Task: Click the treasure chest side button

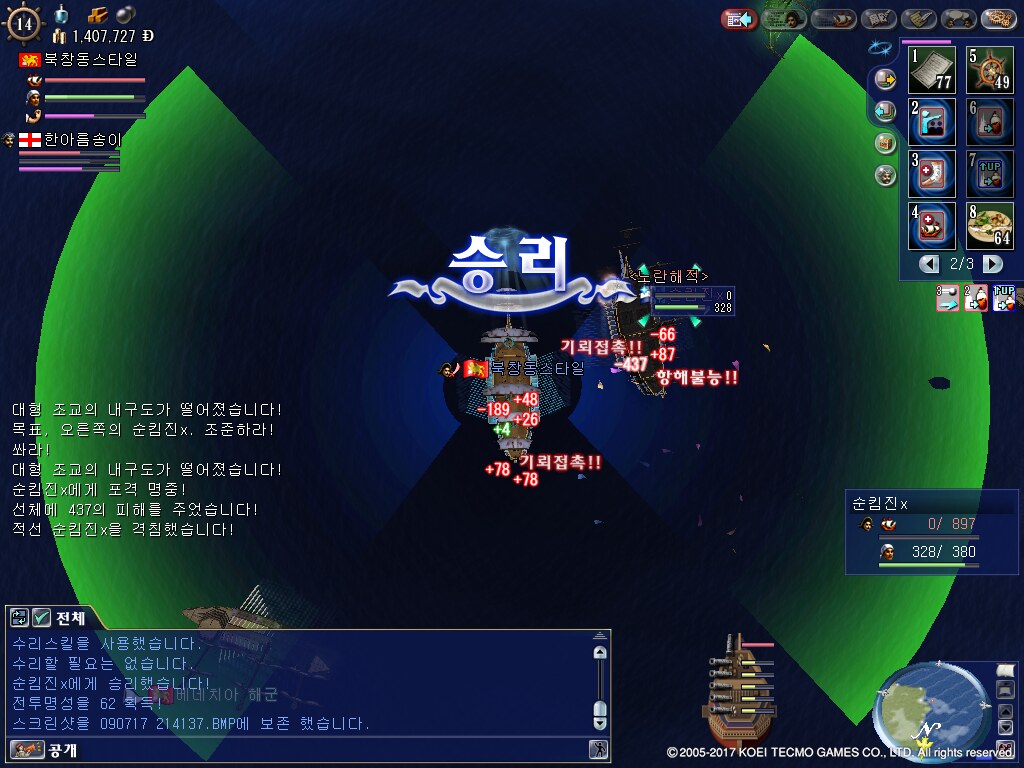Action: tap(885, 143)
